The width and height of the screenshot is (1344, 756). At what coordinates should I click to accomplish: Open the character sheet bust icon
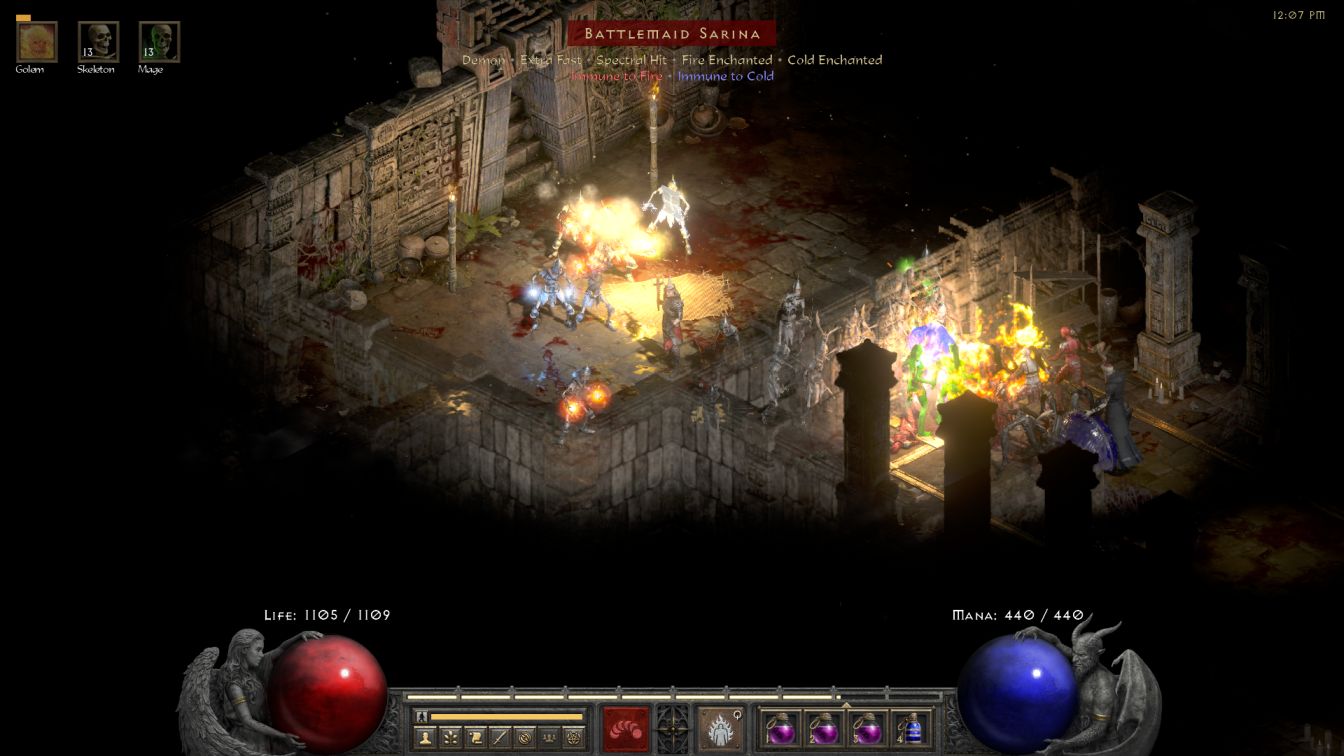[424, 738]
